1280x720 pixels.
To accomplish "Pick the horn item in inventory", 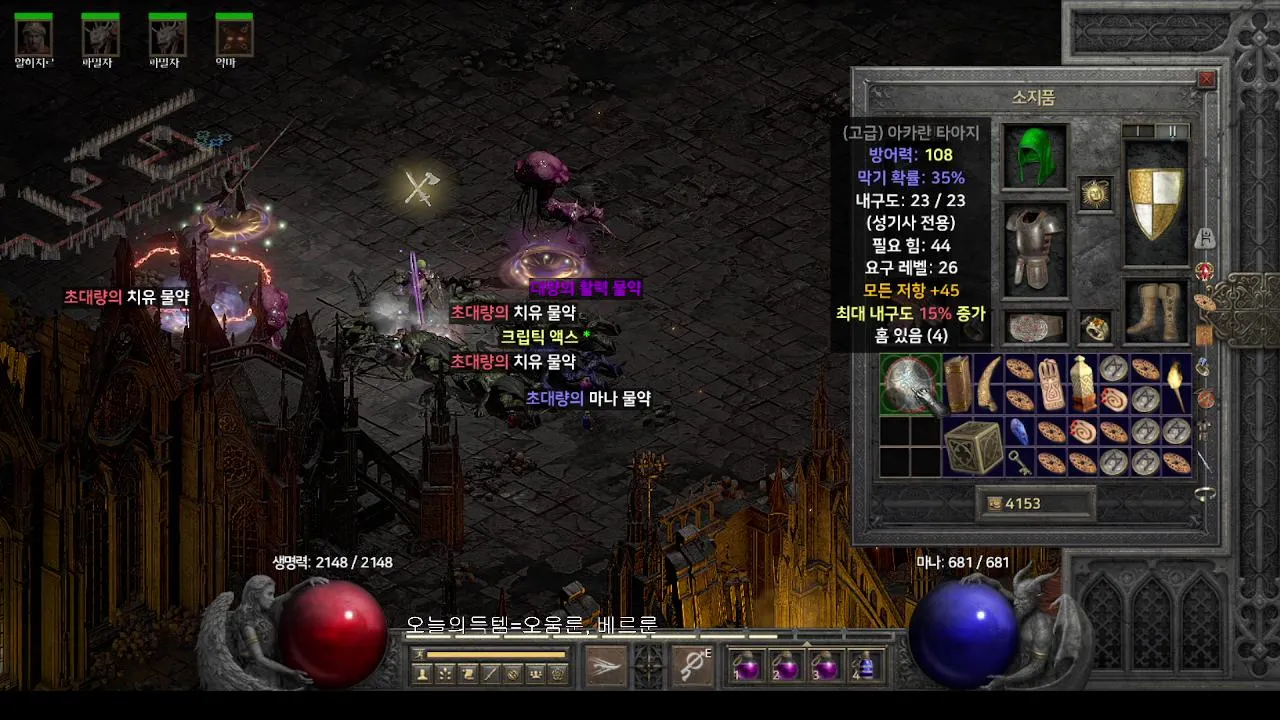I will pos(988,382).
